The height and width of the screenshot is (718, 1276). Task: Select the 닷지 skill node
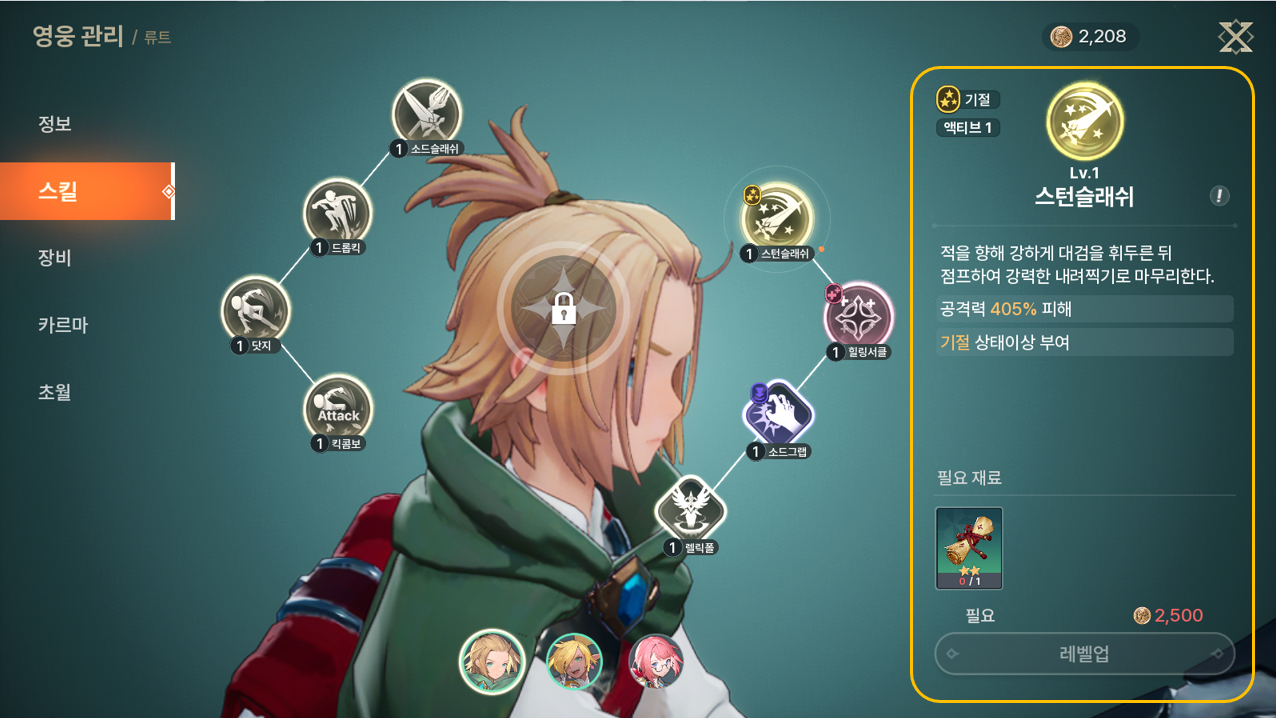(x=255, y=310)
